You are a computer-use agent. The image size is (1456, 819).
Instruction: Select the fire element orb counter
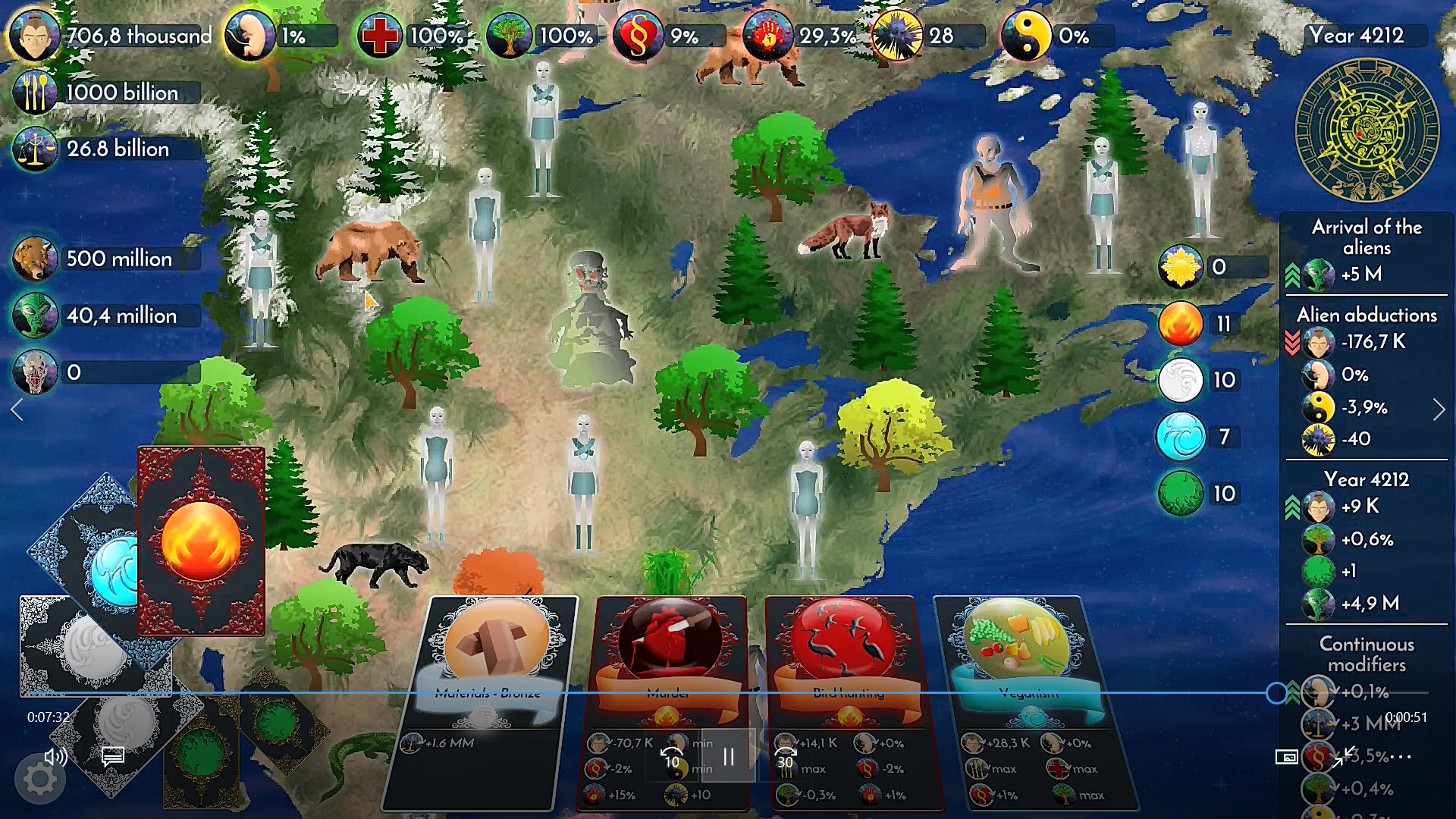(x=1180, y=323)
